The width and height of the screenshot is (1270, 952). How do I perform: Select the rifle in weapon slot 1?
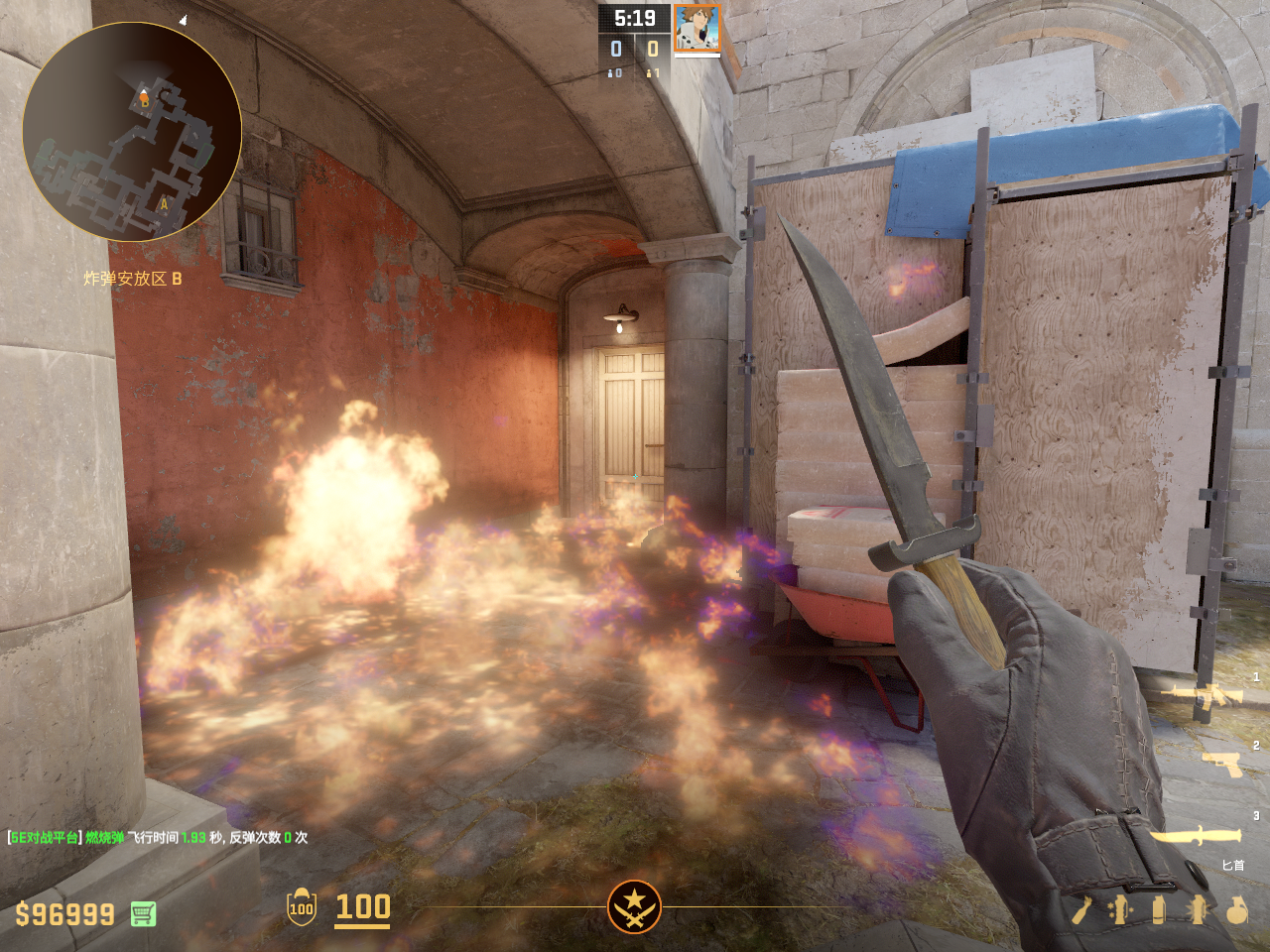coord(1207,695)
